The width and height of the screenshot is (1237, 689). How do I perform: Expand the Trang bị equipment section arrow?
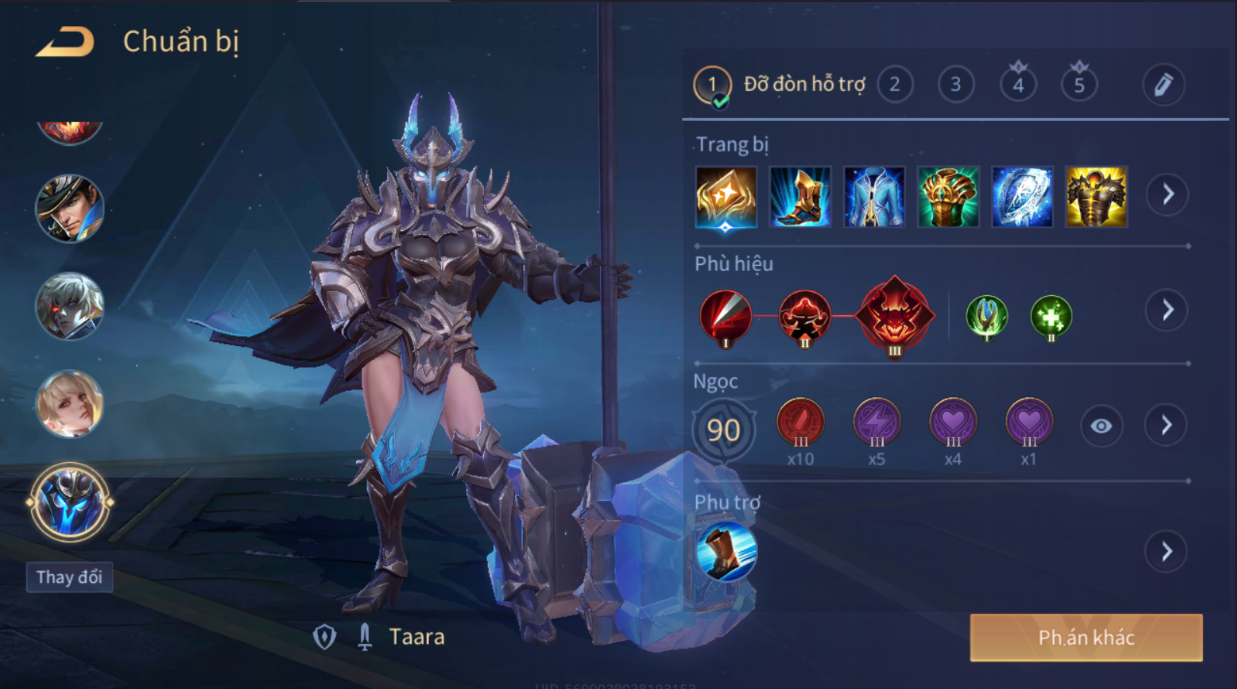point(1167,194)
